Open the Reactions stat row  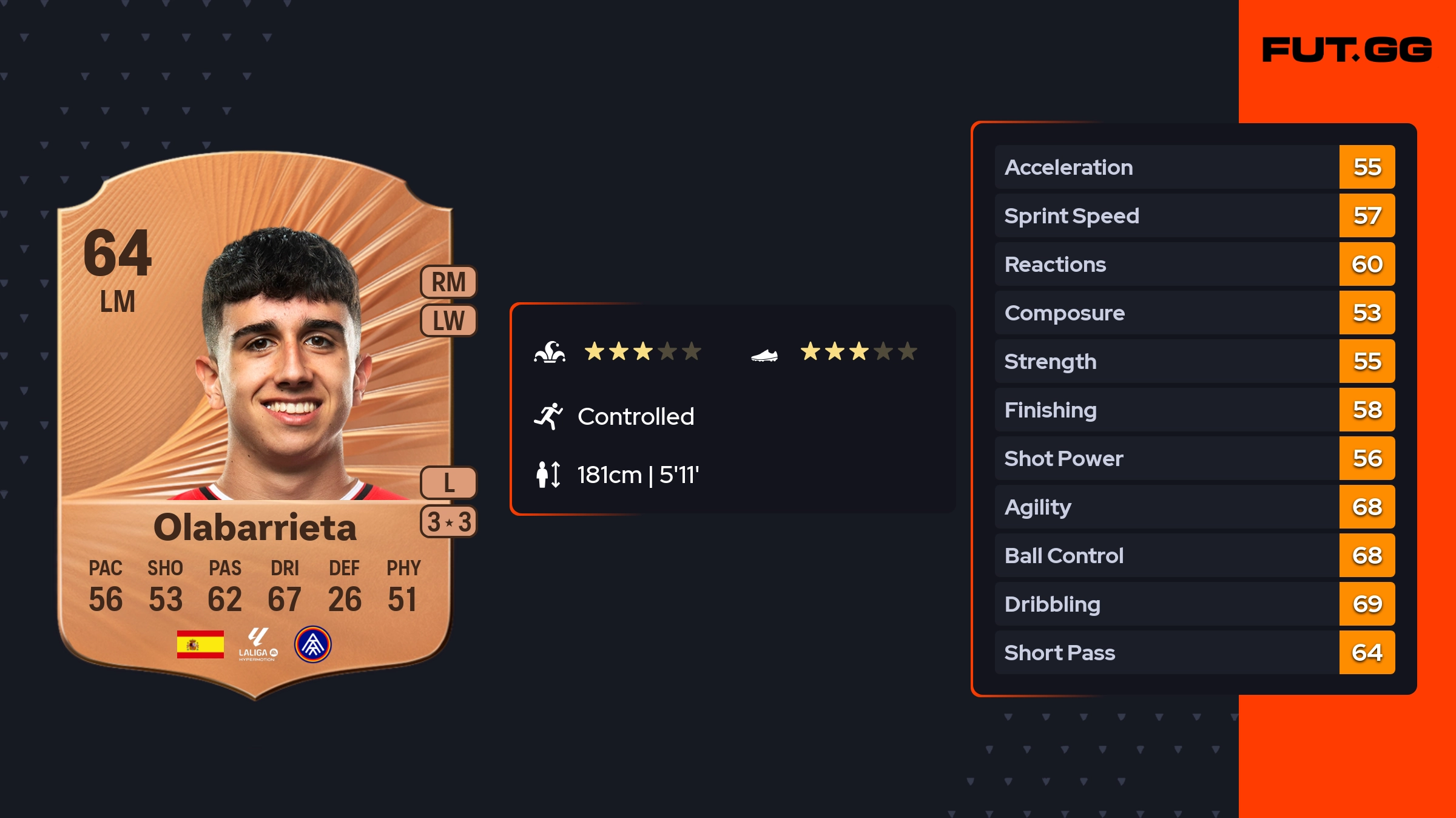[1194, 264]
